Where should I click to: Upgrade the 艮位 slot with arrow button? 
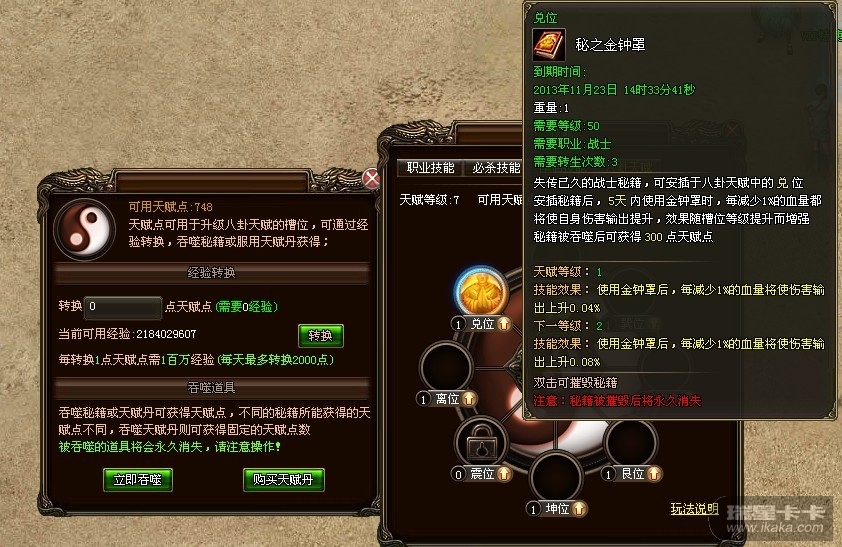(x=655, y=474)
